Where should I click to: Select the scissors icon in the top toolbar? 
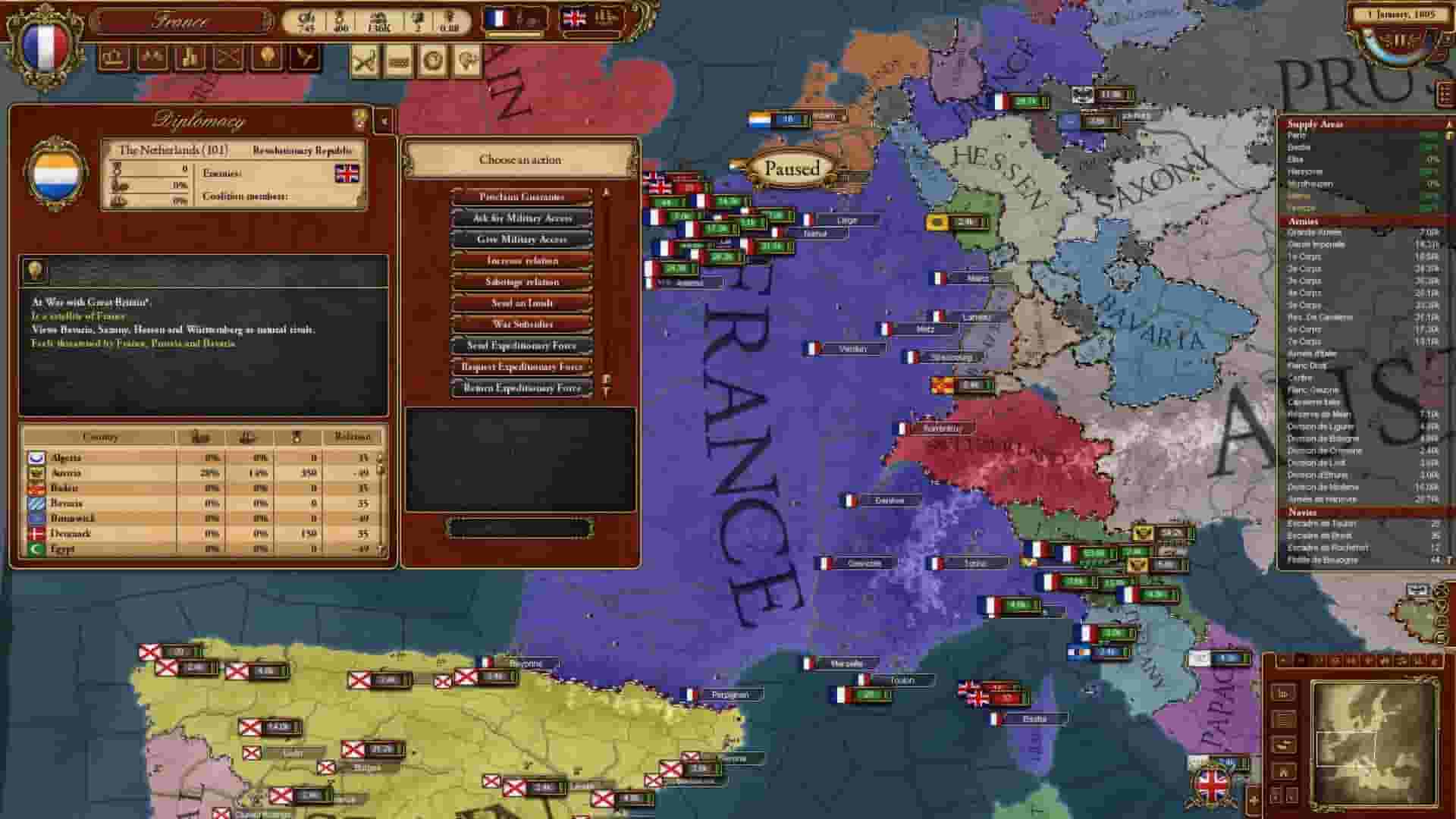(363, 61)
